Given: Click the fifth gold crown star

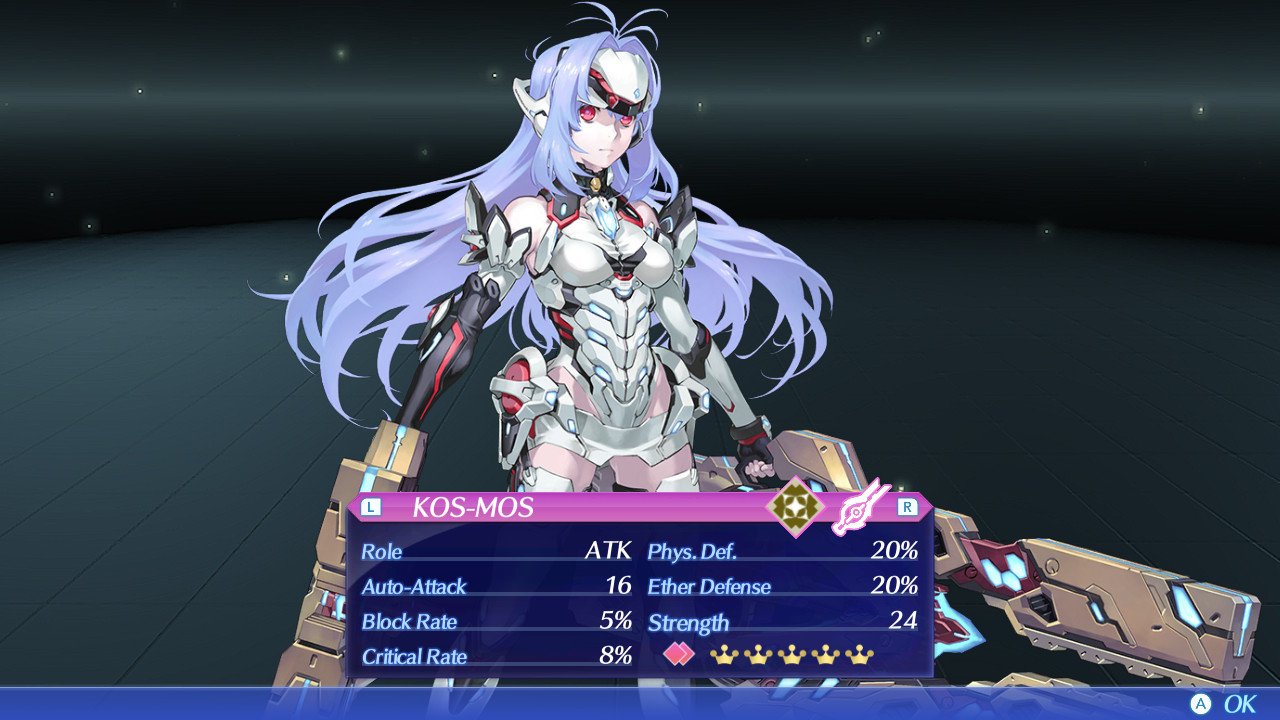Looking at the screenshot, I should point(860,655).
